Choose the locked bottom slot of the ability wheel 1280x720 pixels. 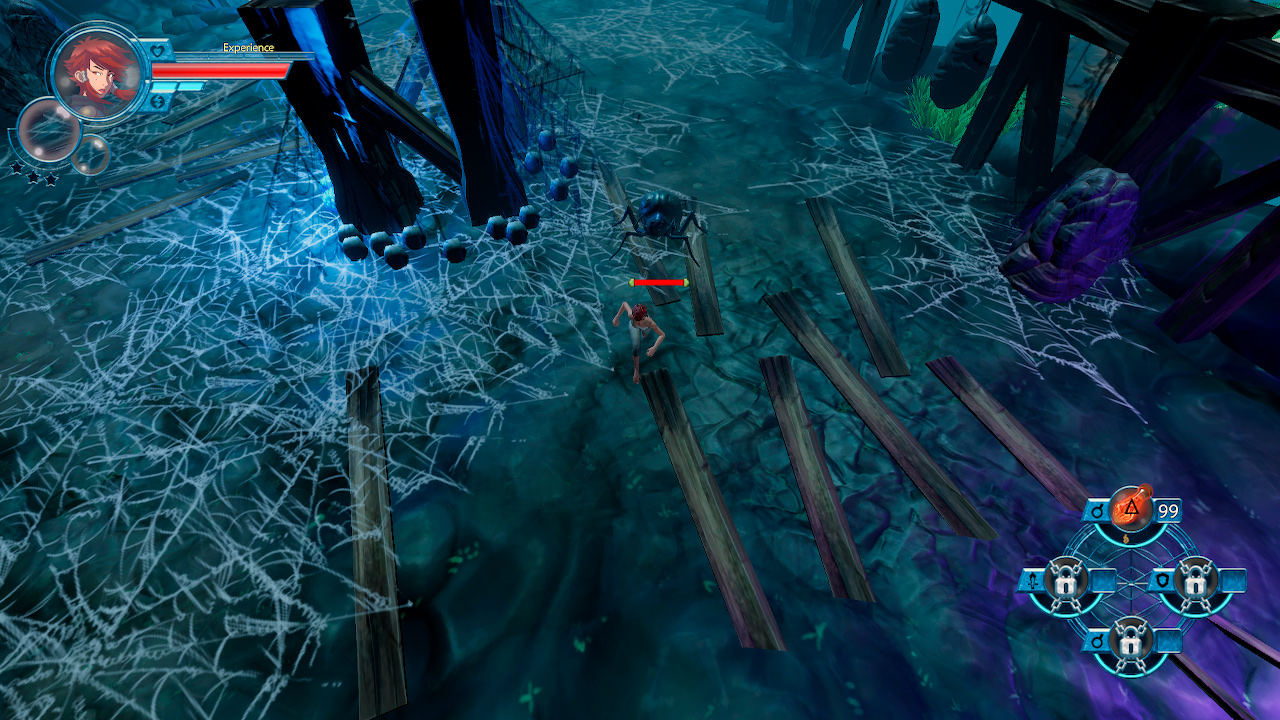pos(1131,638)
